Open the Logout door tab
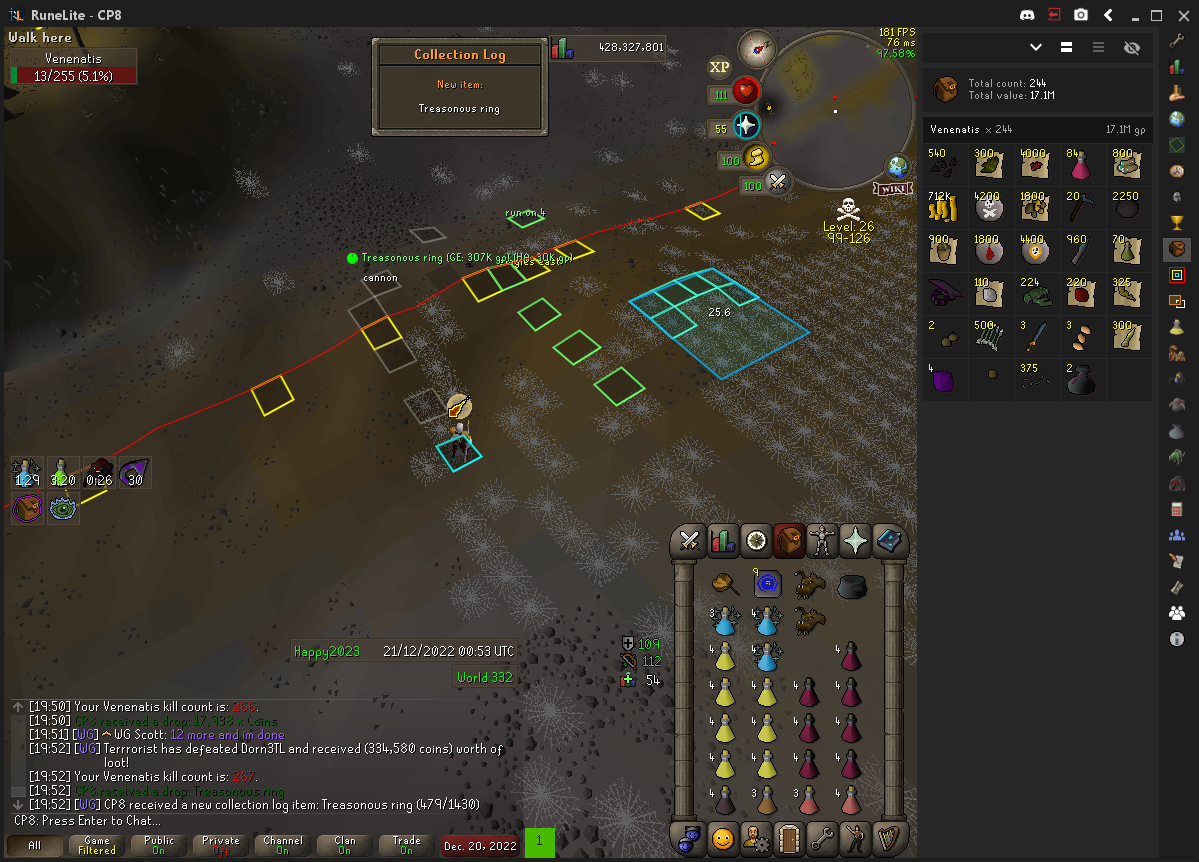Screen dimensions: 1199x862 [x=789, y=837]
